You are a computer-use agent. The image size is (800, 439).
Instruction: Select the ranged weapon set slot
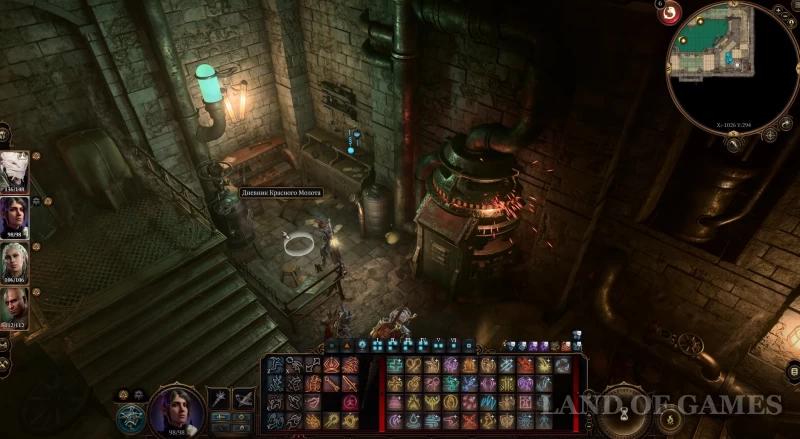(x=243, y=399)
